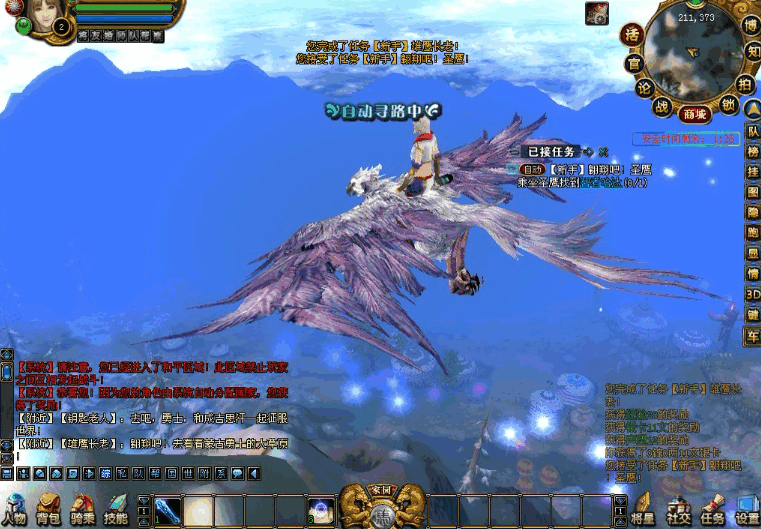Select the 活 button beside the minimap
Screen dimensions: 761x529
coord(632,35)
